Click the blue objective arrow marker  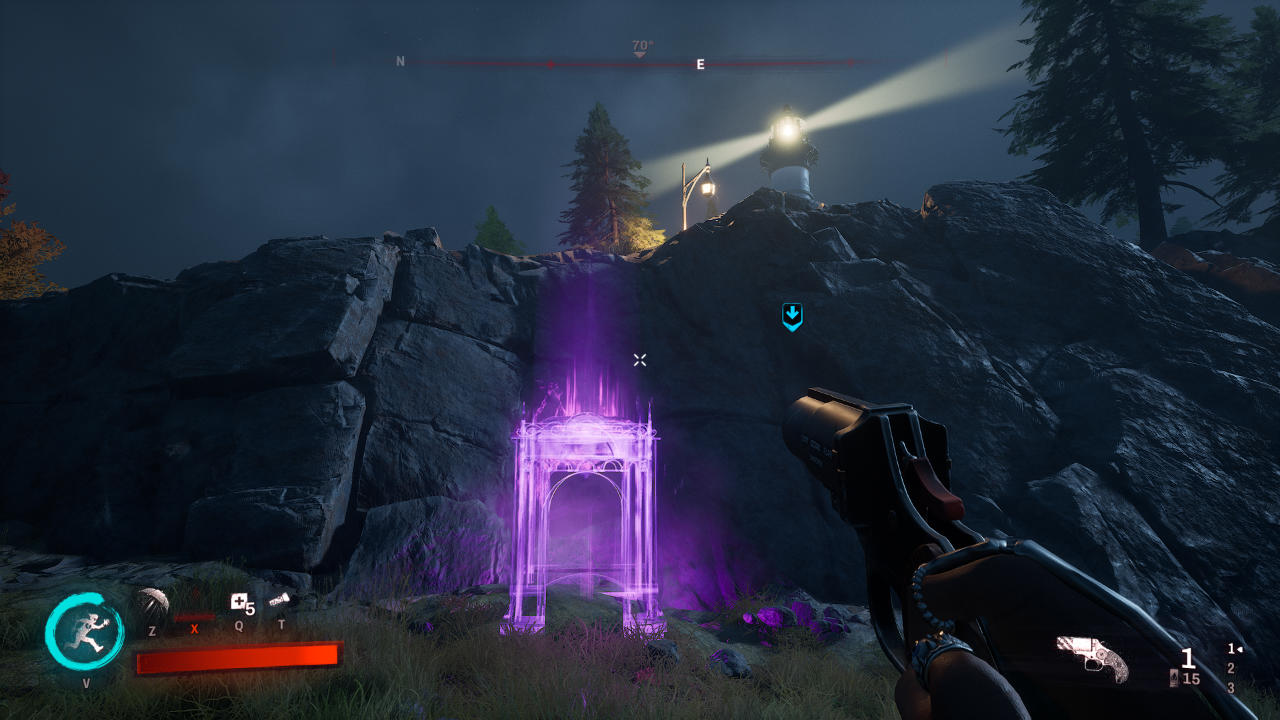pyautogui.click(x=792, y=317)
